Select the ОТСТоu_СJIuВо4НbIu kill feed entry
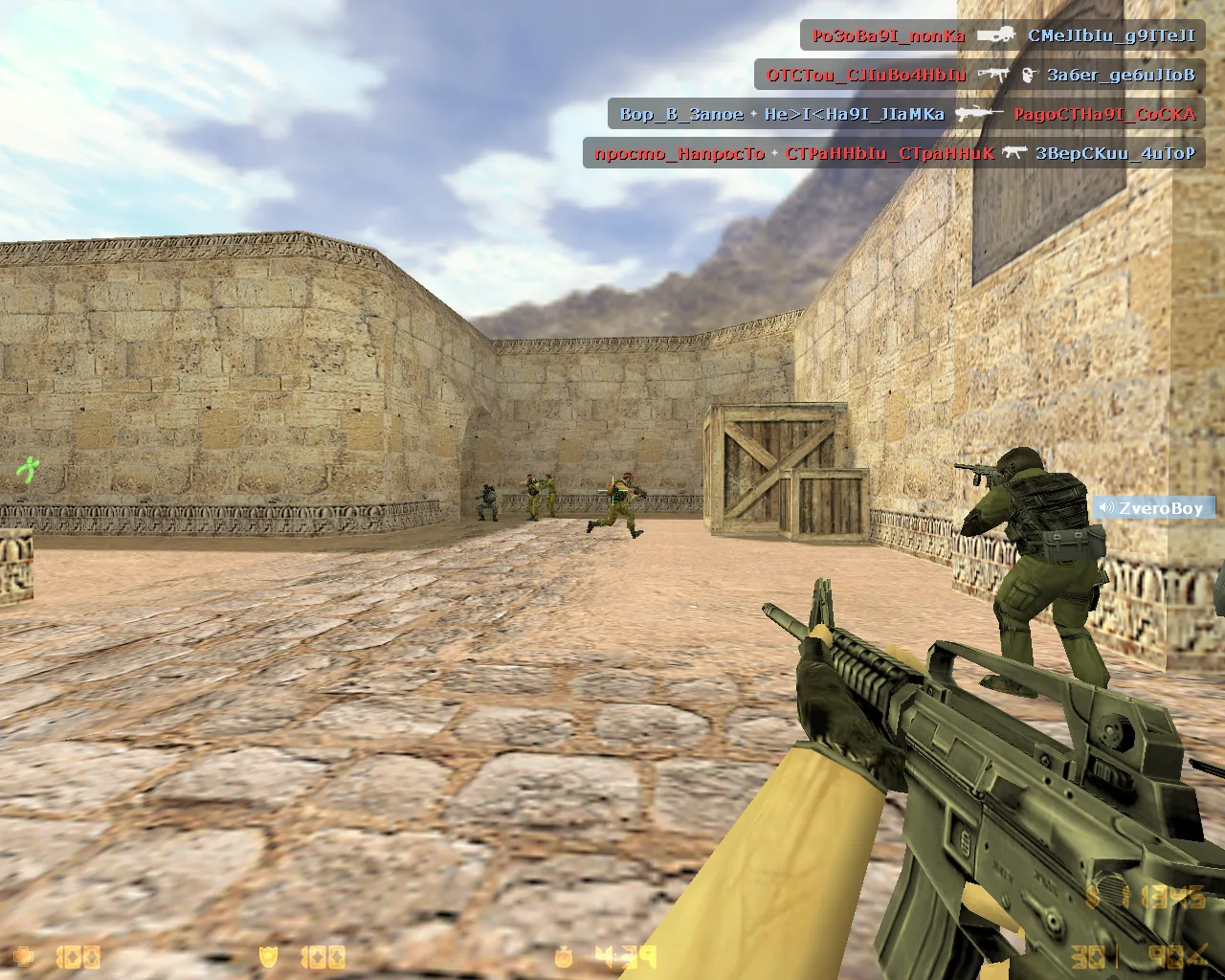Image resolution: width=1225 pixels, height=980 pixels. [x=978, y=75]
